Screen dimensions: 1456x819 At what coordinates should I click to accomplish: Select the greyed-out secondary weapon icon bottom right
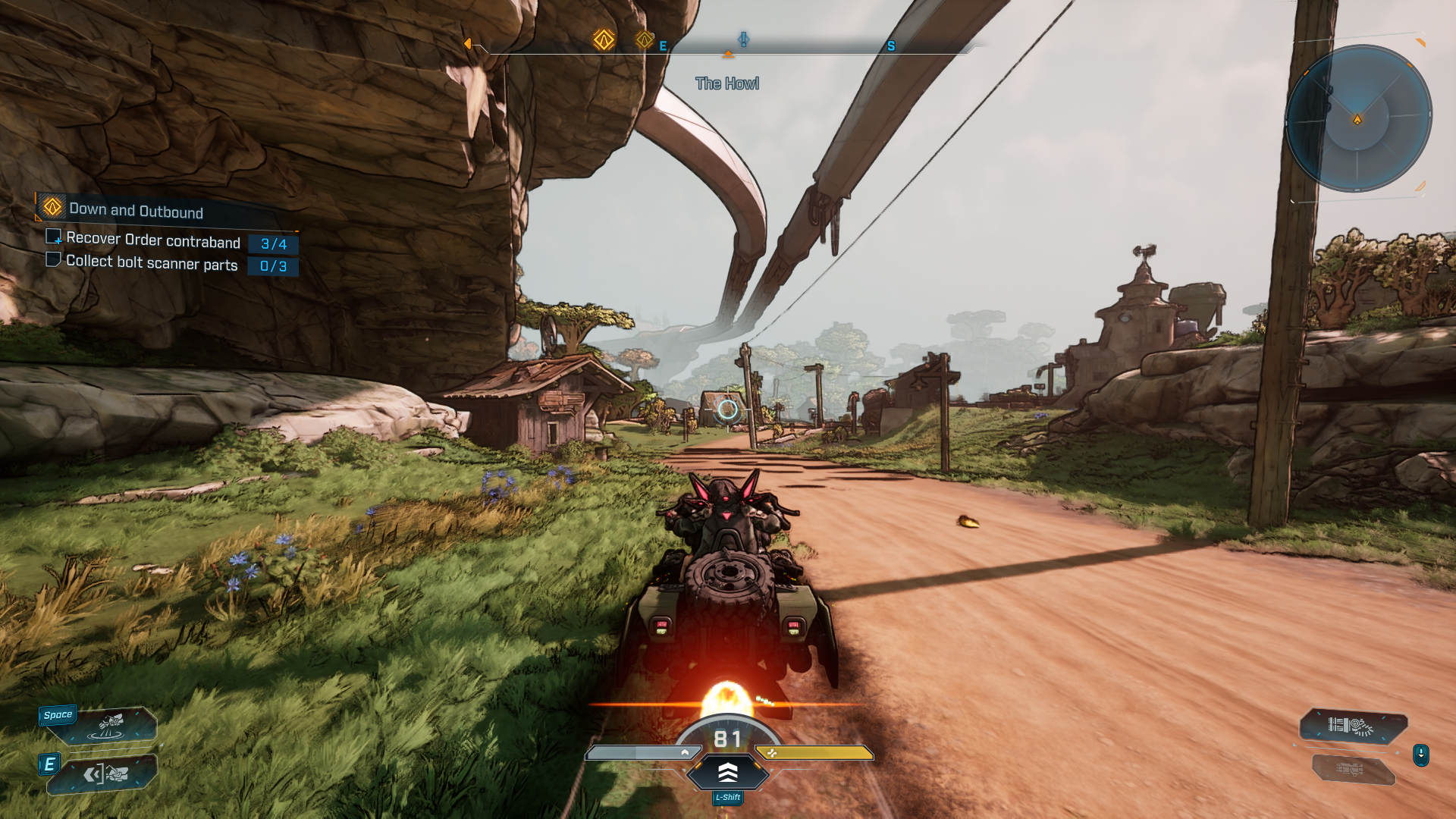[1350, 770]
